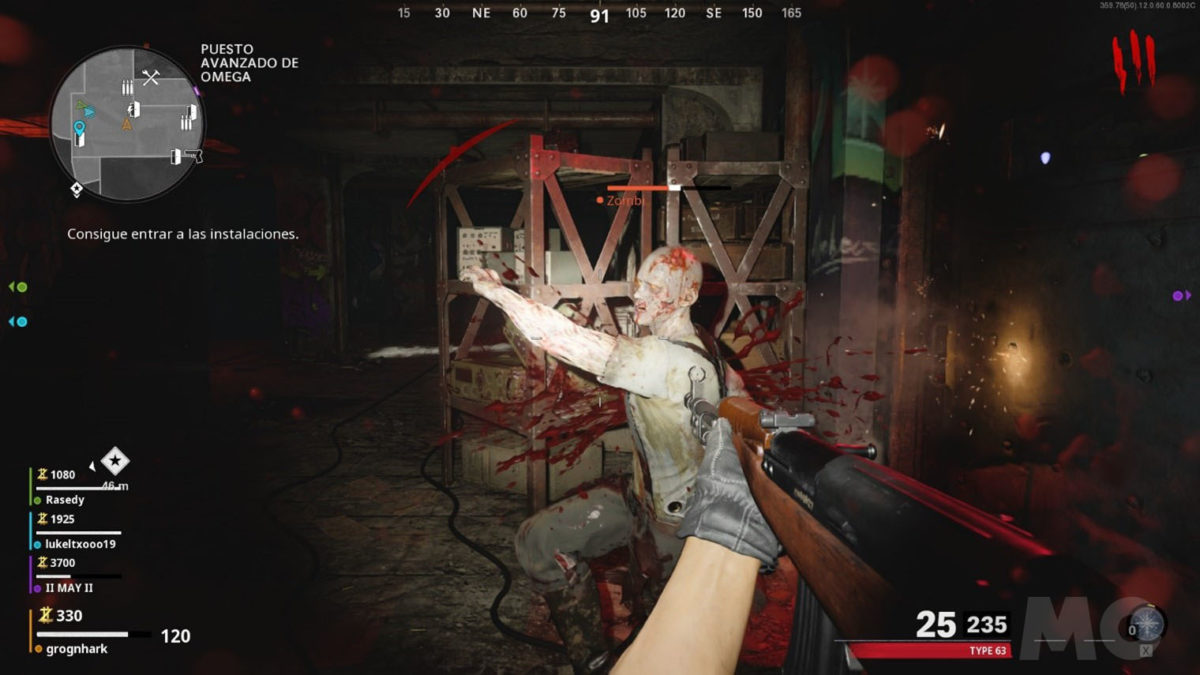Click the compass heading bar
The height and width of the screenshot is (675, 1200).
(599, 14)
